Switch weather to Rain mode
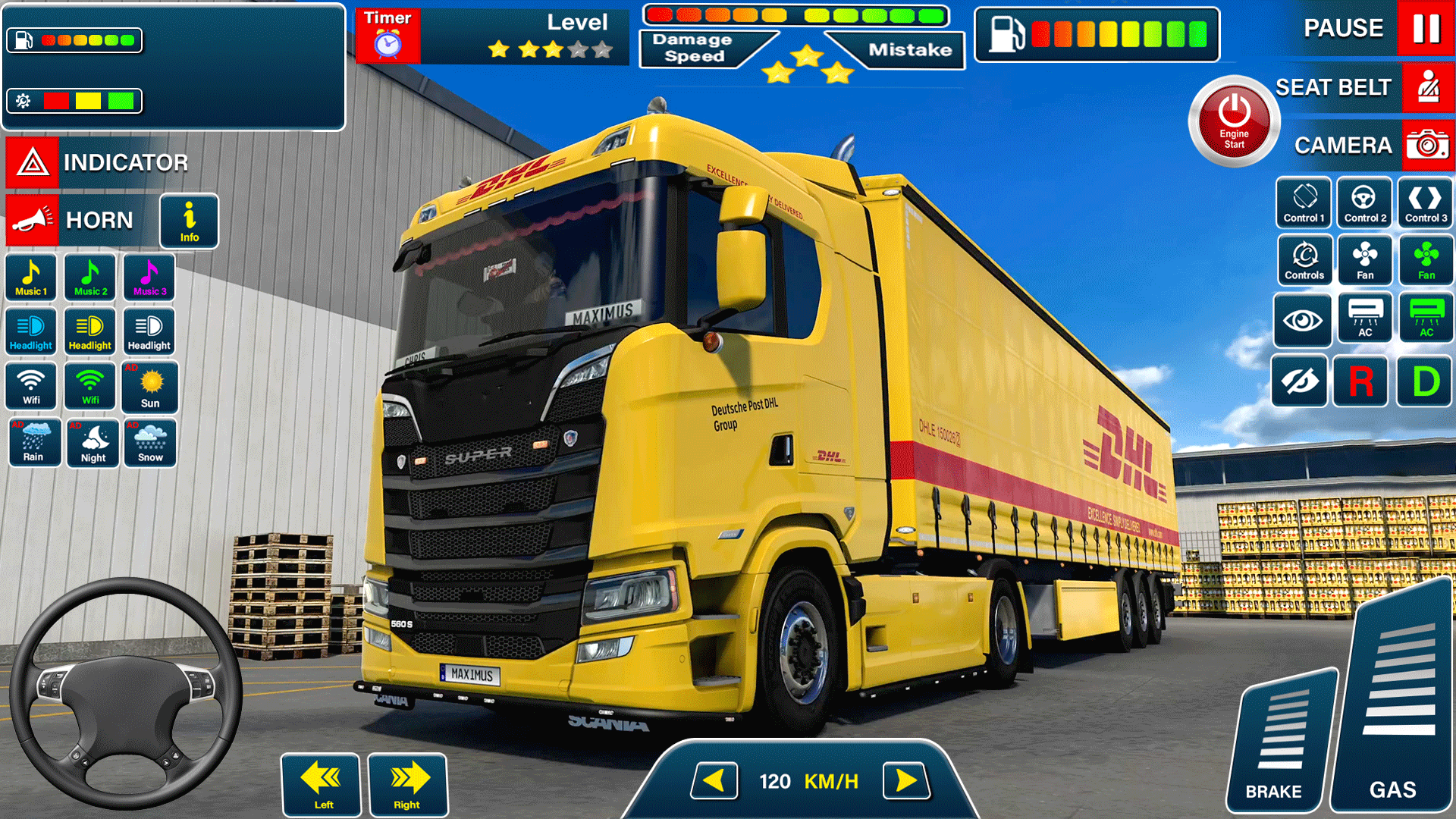The width and height of the screenshot is (1456, 819). [34, 442]
